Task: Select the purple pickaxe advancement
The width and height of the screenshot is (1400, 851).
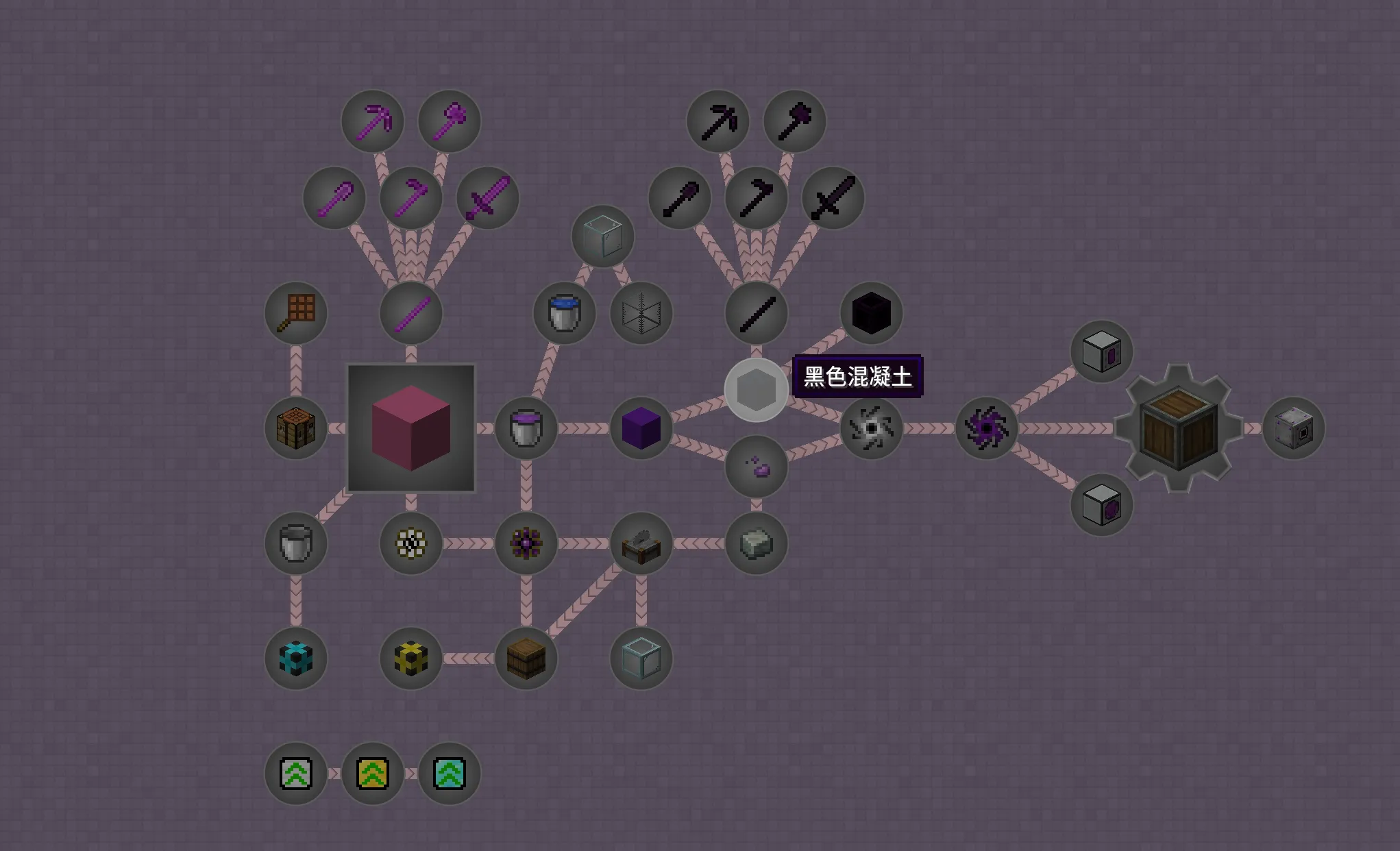Action: [x=373, y=120]
